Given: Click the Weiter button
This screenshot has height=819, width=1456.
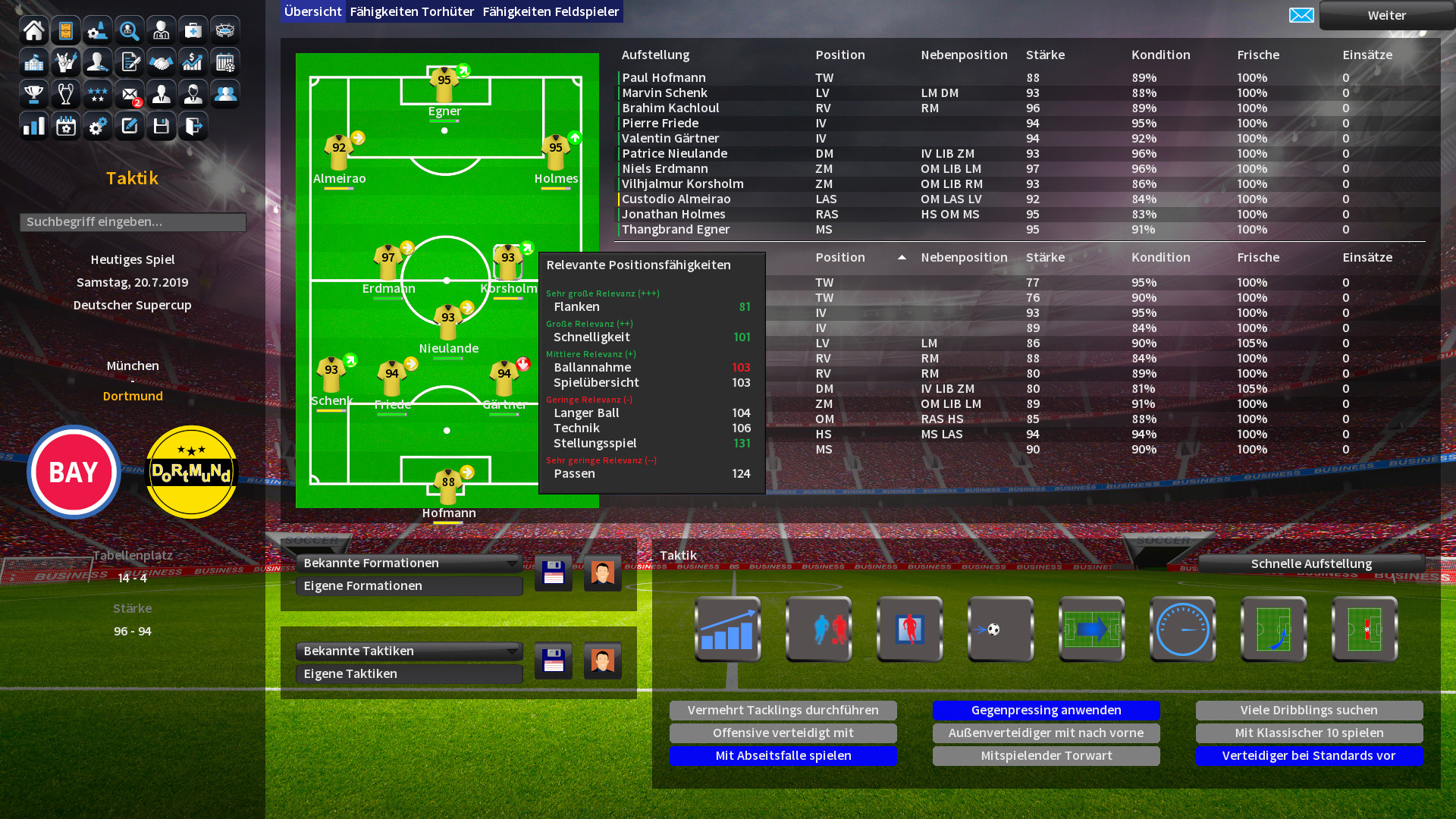Looking at the screenshot, I should pos(1387,15).
